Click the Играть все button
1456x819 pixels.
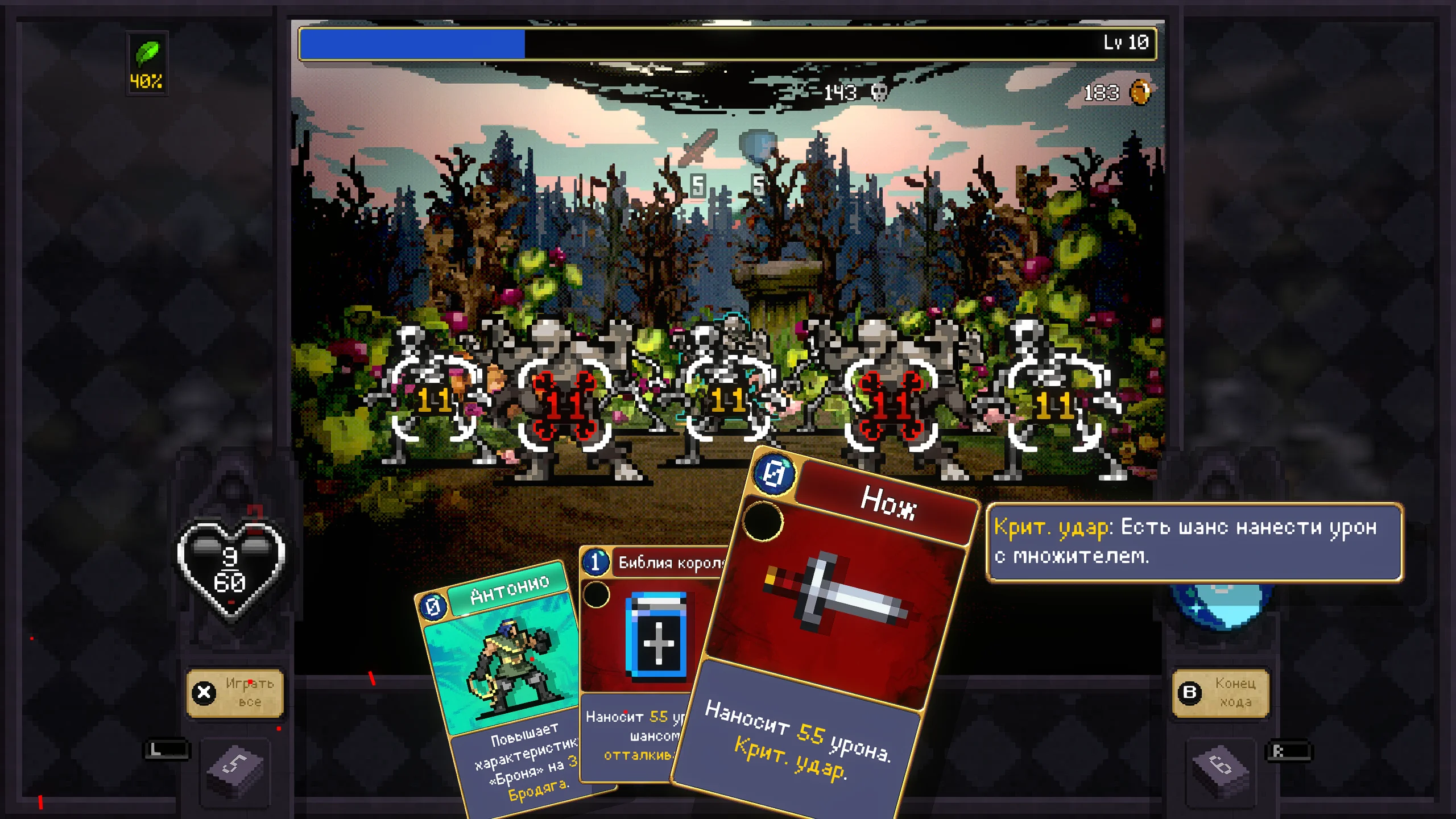pos(235,692)
